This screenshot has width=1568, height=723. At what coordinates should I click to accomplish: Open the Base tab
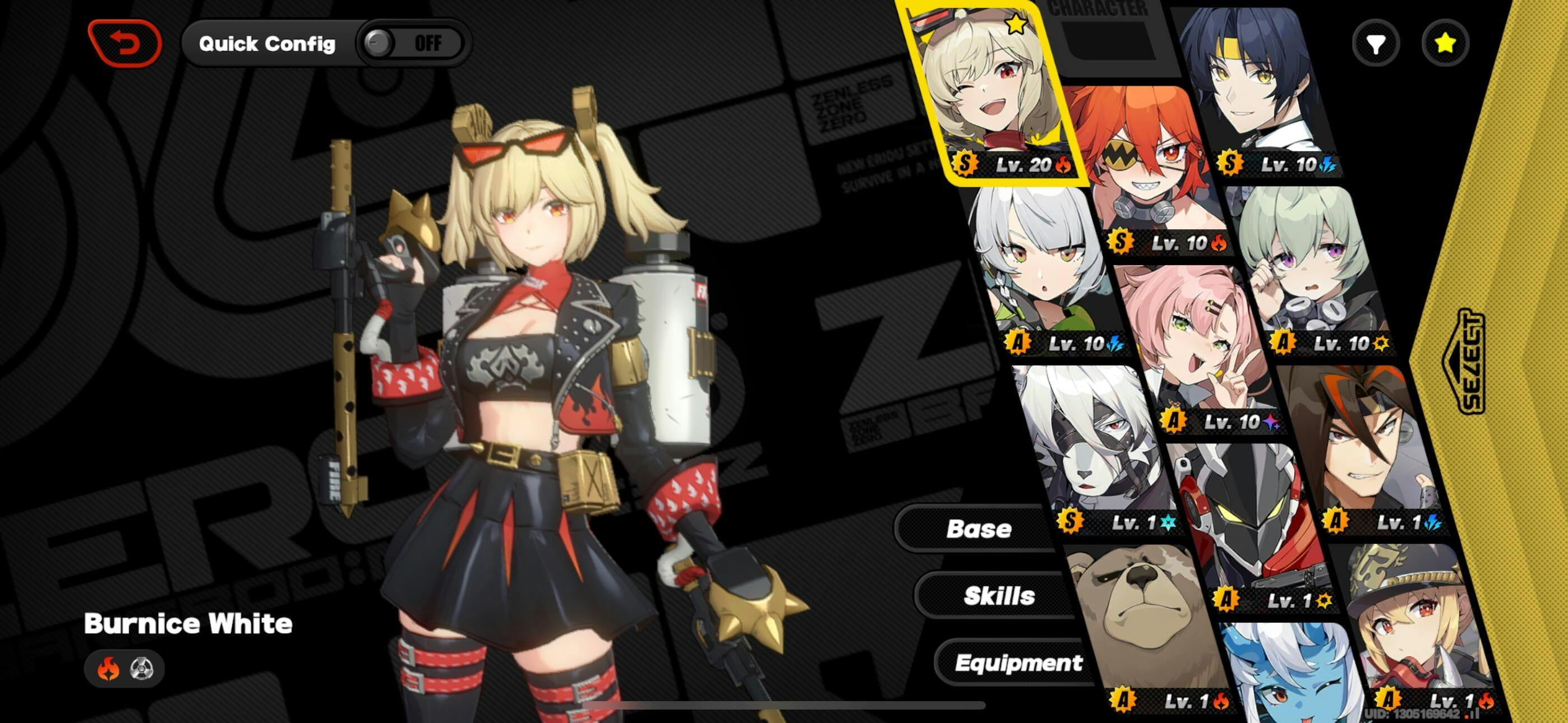(978, 529)
